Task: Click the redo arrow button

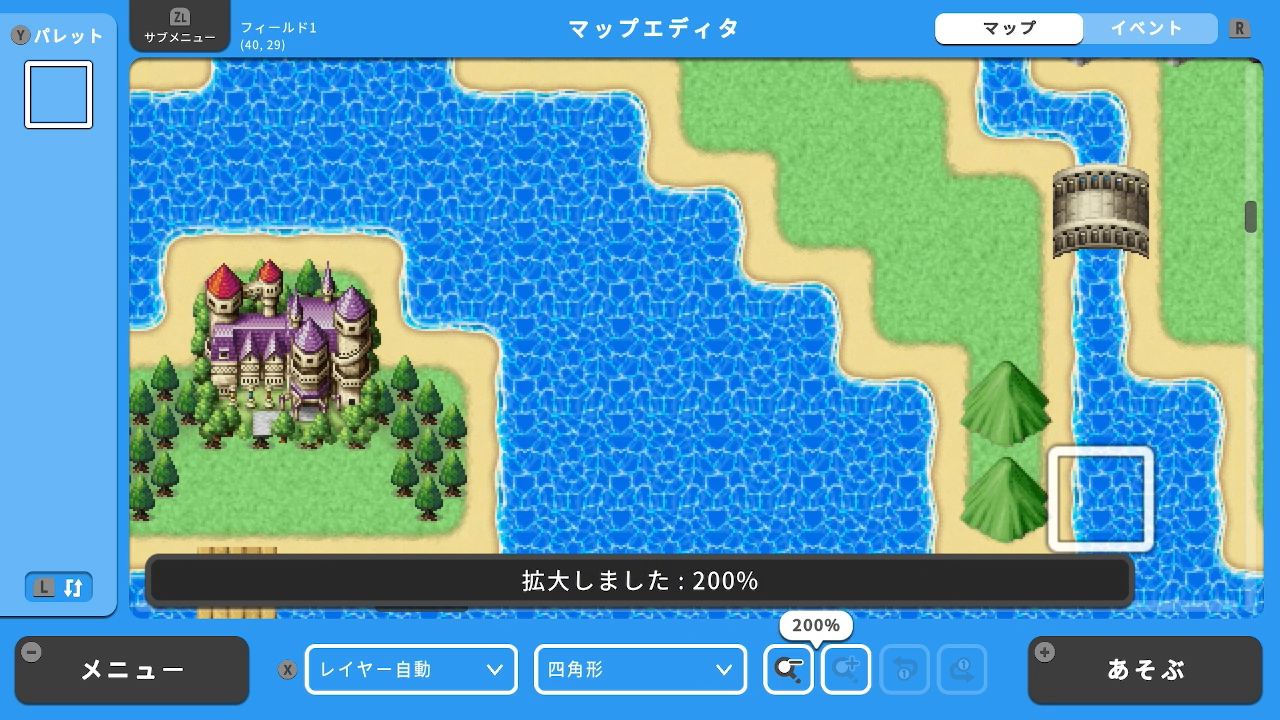Action: [962, 670]
